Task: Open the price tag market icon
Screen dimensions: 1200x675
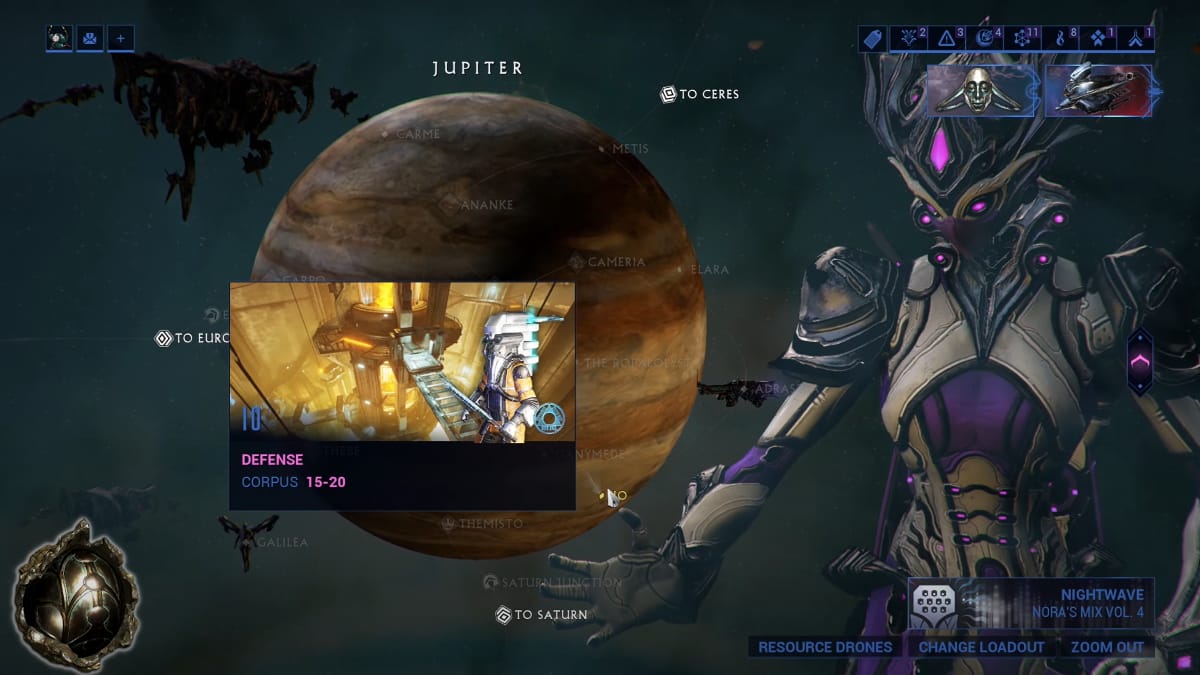Action: click(x=872, y=39)
